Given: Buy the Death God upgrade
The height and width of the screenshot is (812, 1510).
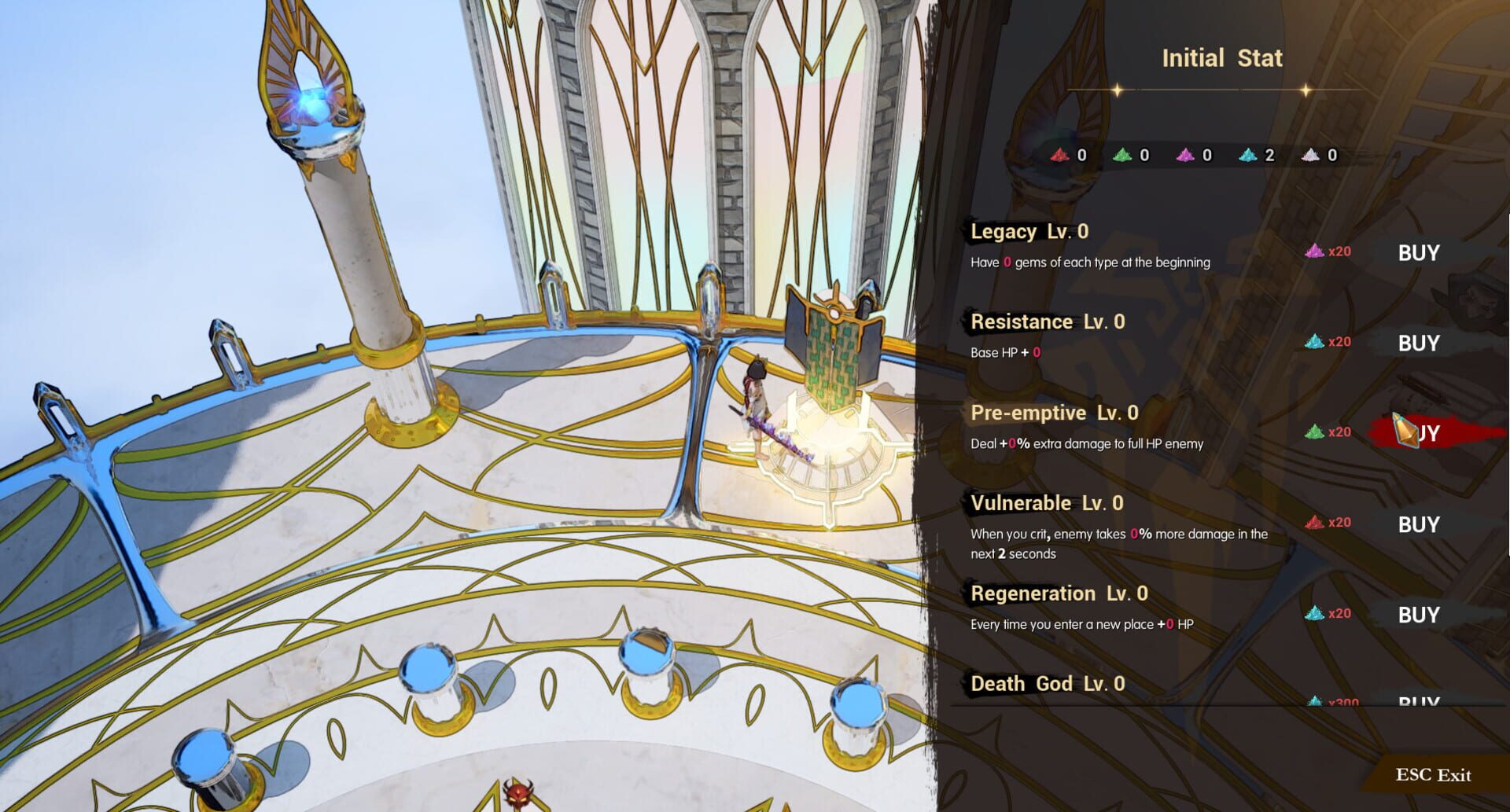Looking at the screenshot, I should coord(1420,700).
